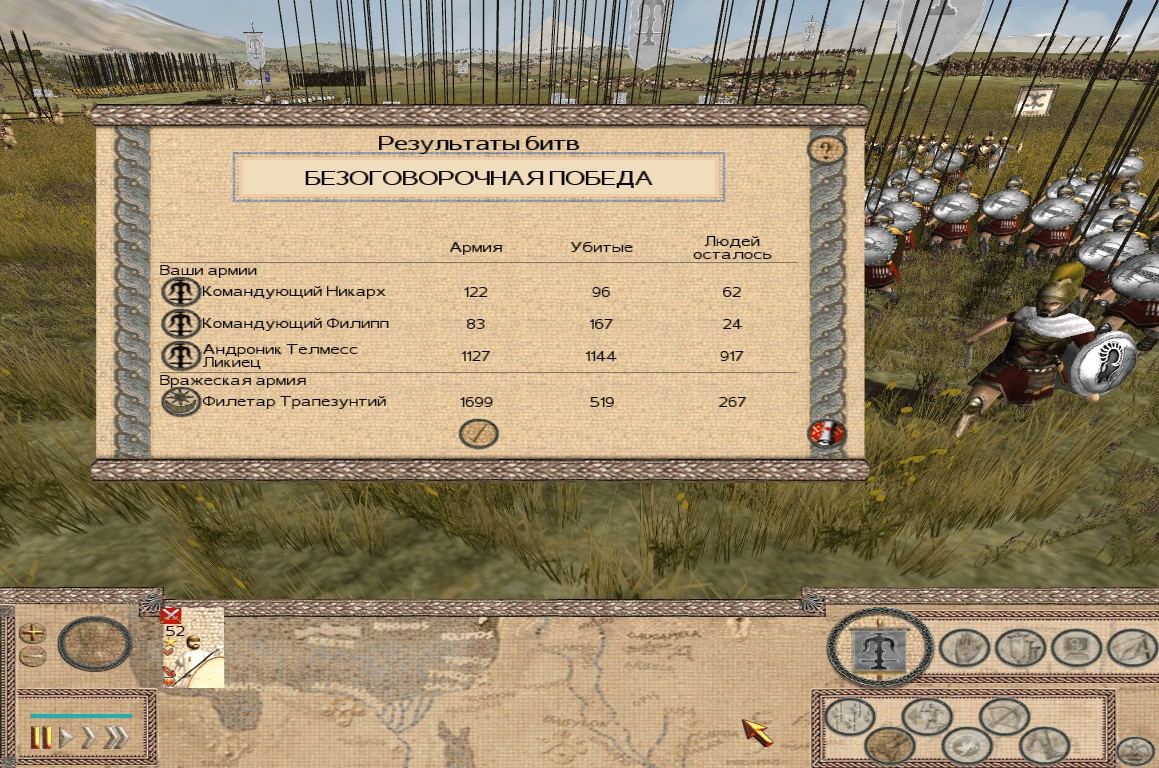Select the unit card showing 52 soldiers

coord(192,646)
